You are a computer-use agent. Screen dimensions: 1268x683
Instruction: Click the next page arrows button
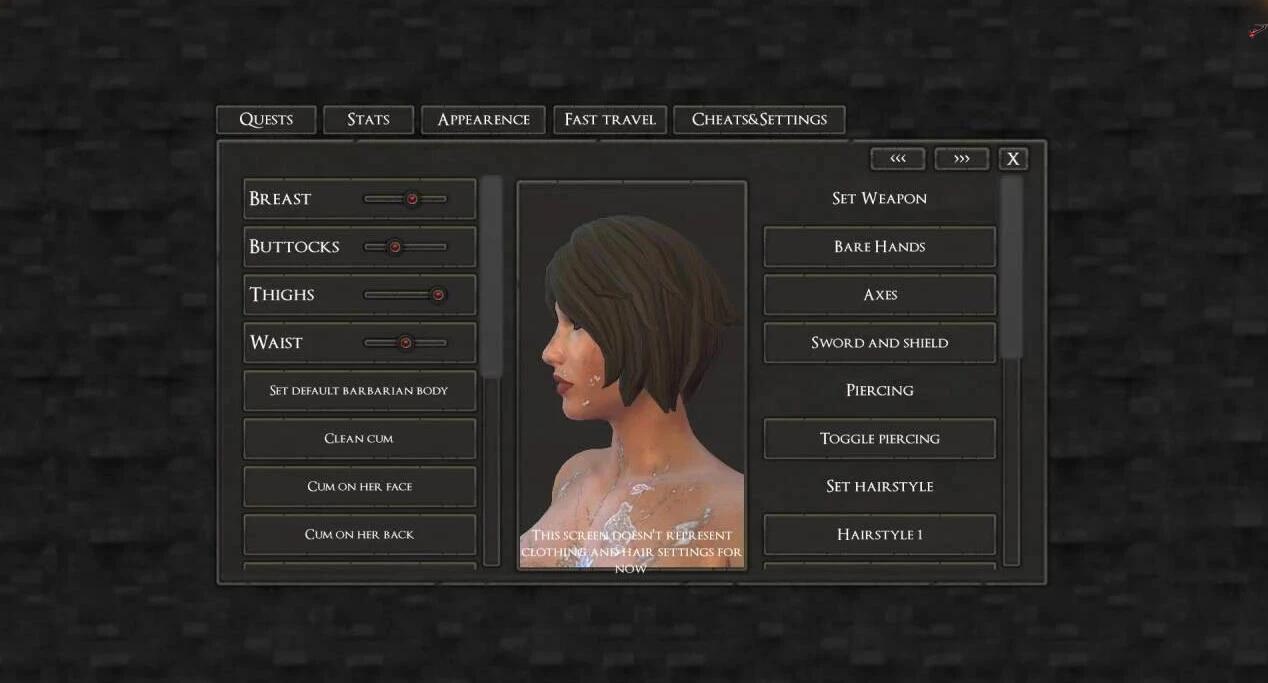[961, 159]
